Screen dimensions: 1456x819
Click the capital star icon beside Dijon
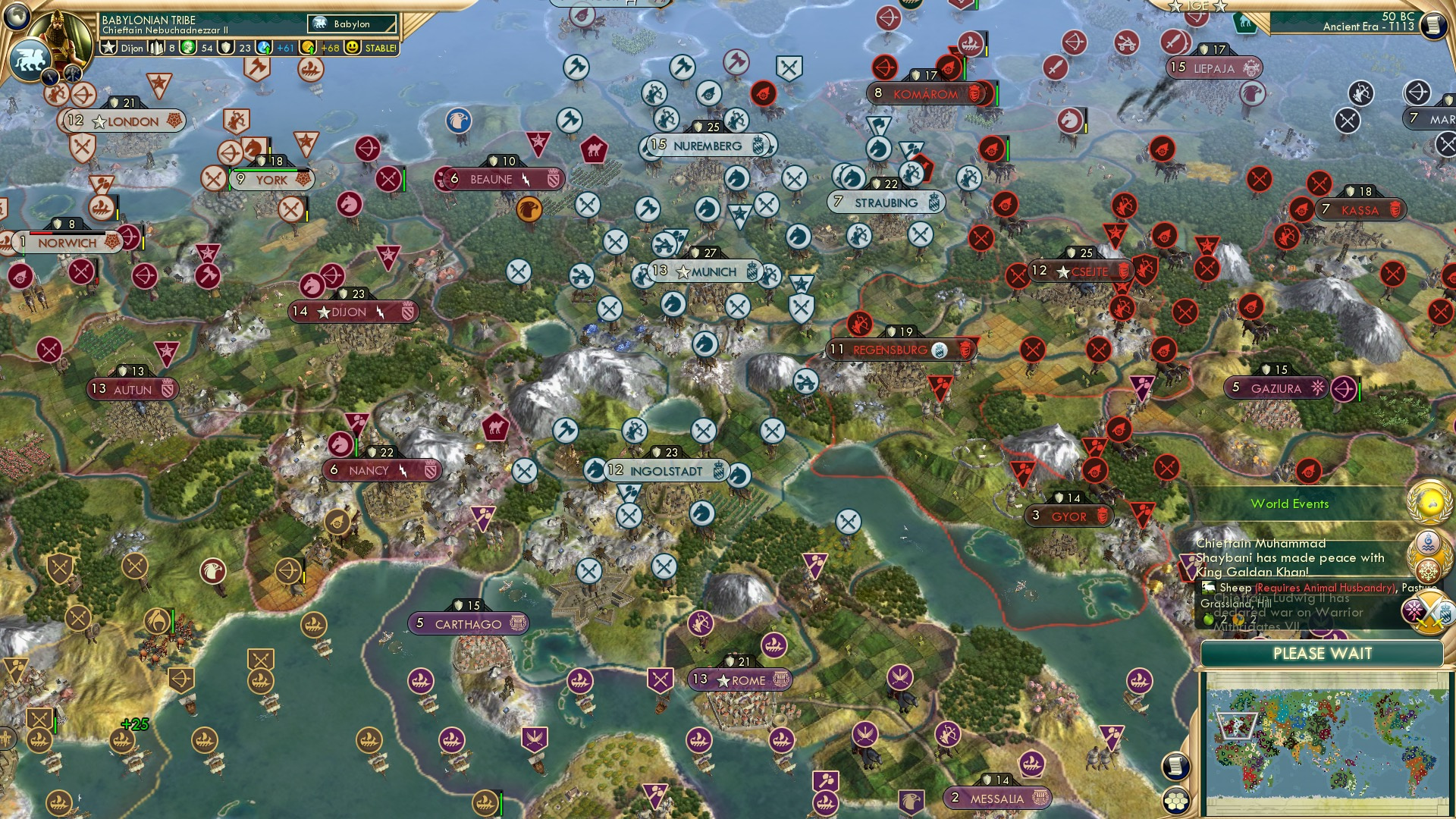pyautogui.click(x=110, y=47)
